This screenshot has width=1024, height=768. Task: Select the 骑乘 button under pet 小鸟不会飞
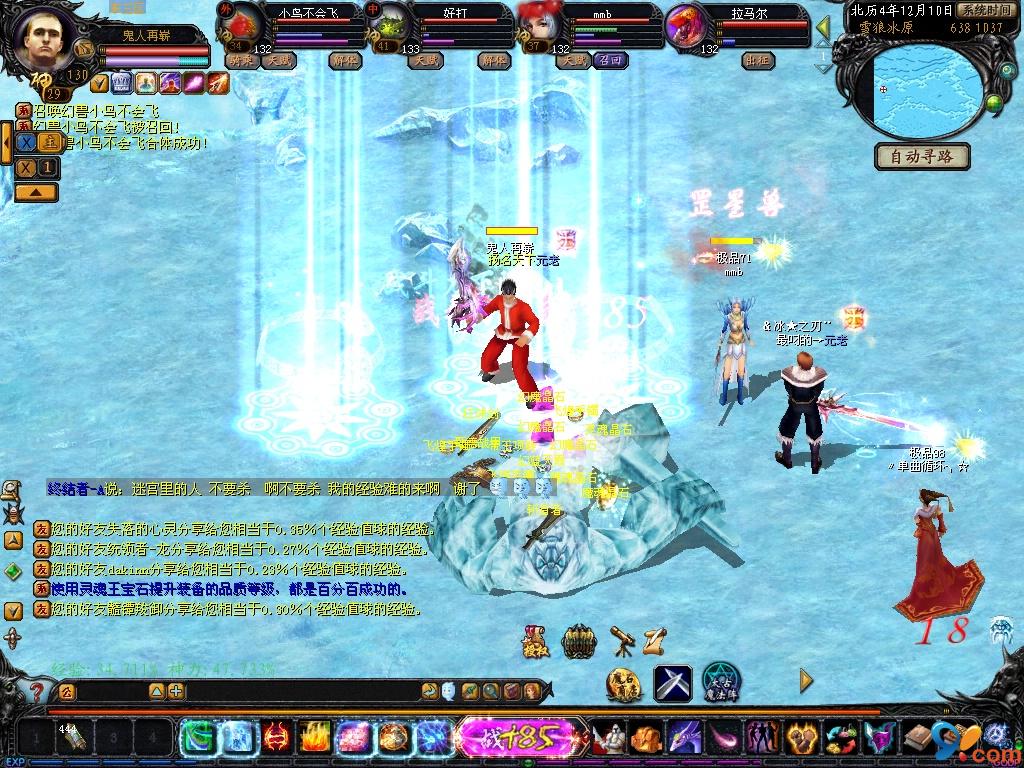[241, 60]
